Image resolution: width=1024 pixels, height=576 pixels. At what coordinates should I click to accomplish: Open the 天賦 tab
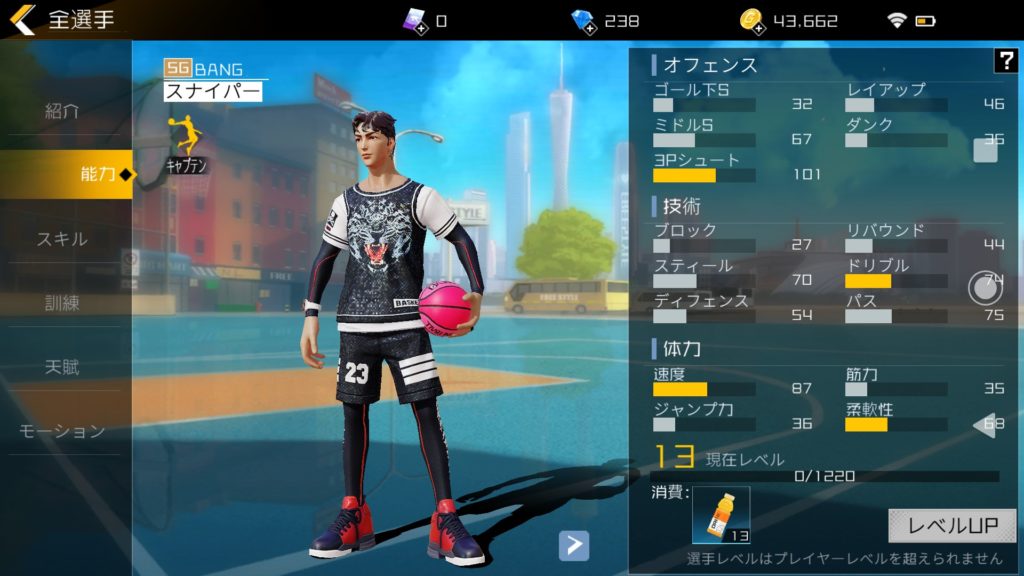point(62,367)
